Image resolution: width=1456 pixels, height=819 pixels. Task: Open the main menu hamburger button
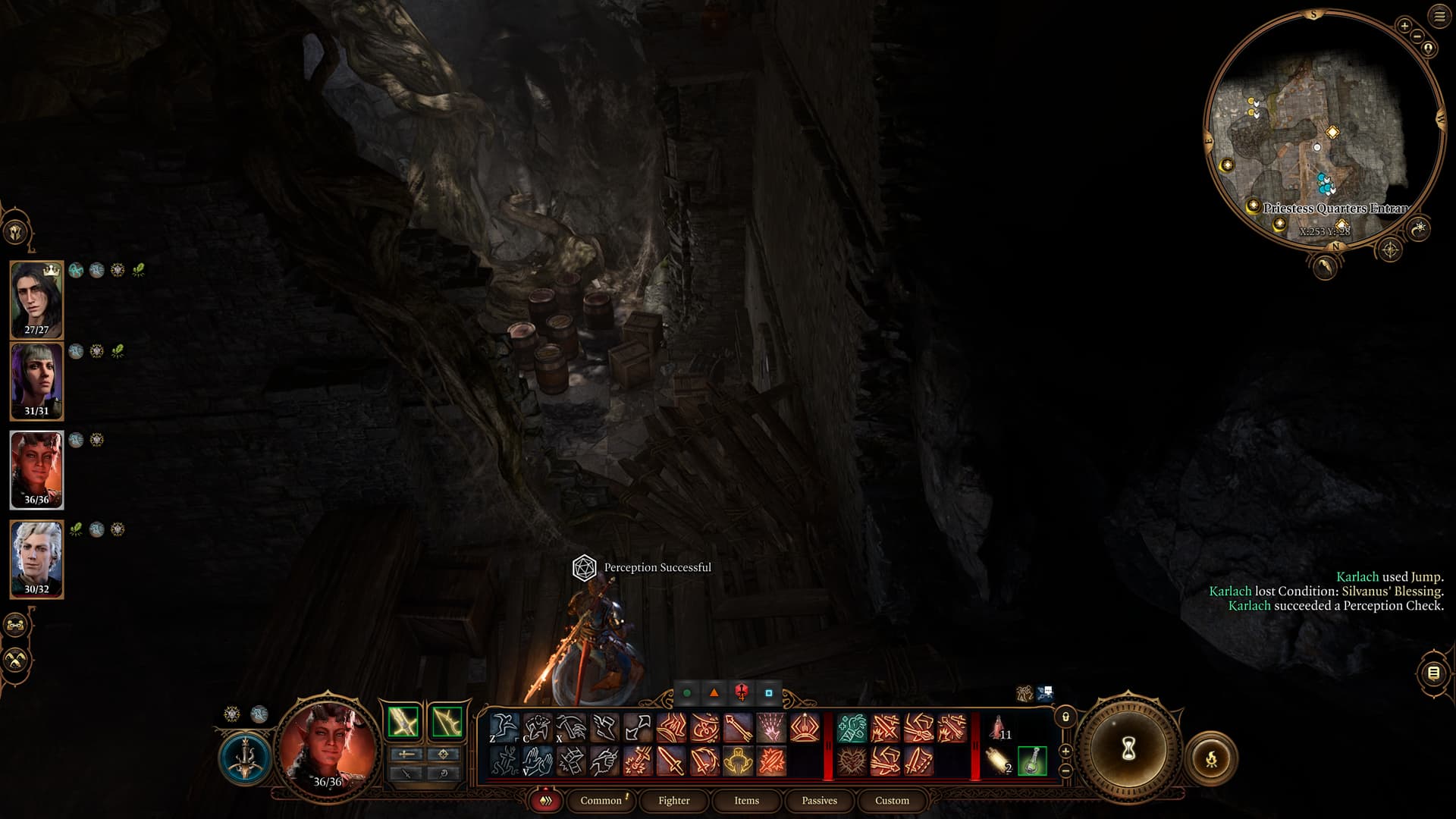[1439, 17]
